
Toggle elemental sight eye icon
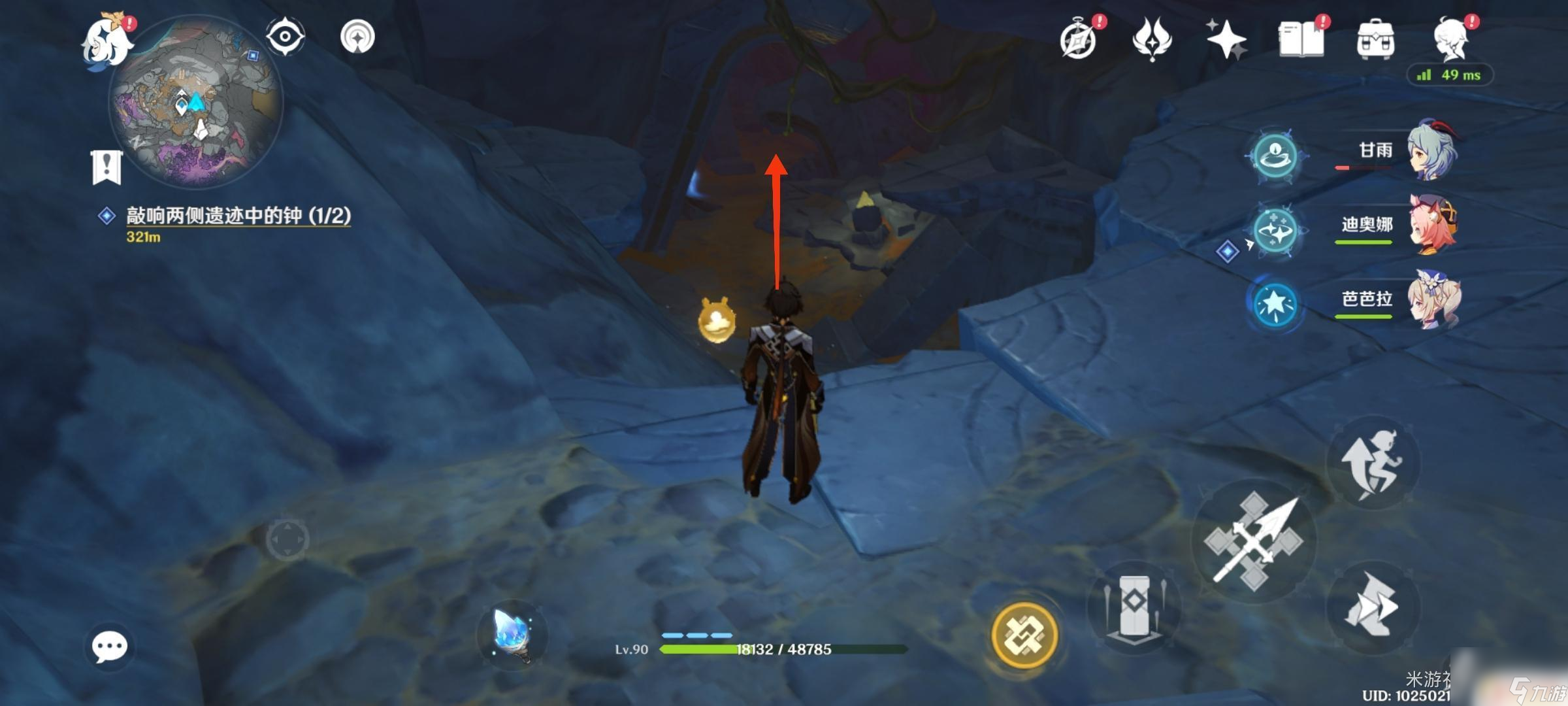point(286,37)
